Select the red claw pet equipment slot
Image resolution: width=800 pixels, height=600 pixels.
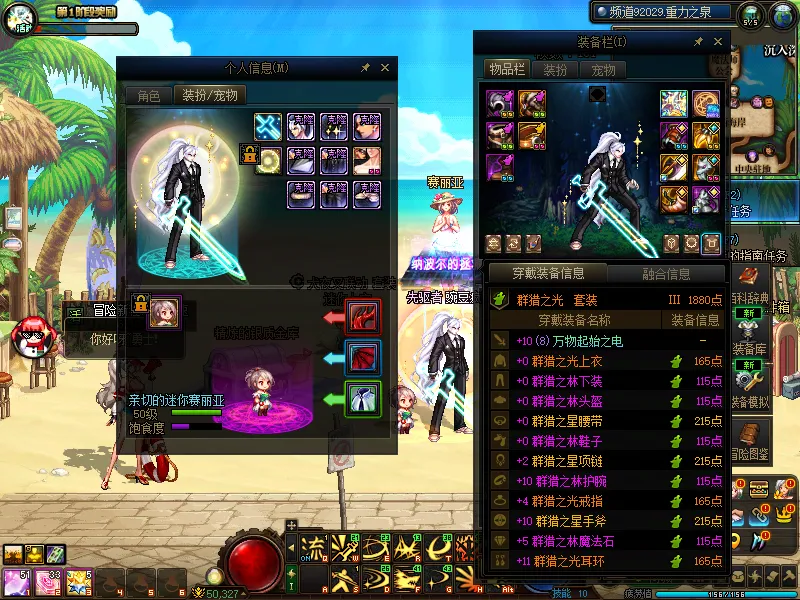coord(362,317)
